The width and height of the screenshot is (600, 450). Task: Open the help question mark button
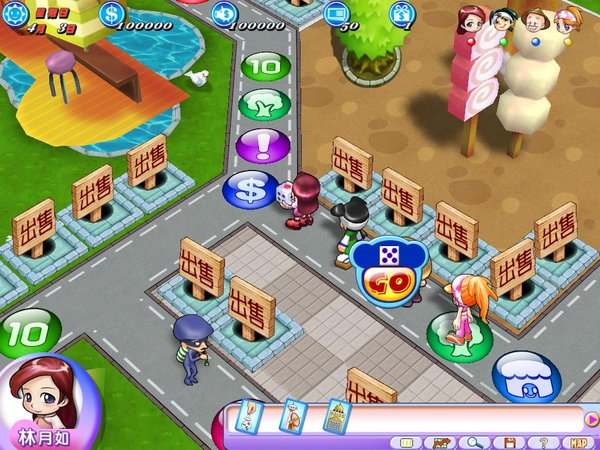543,442
